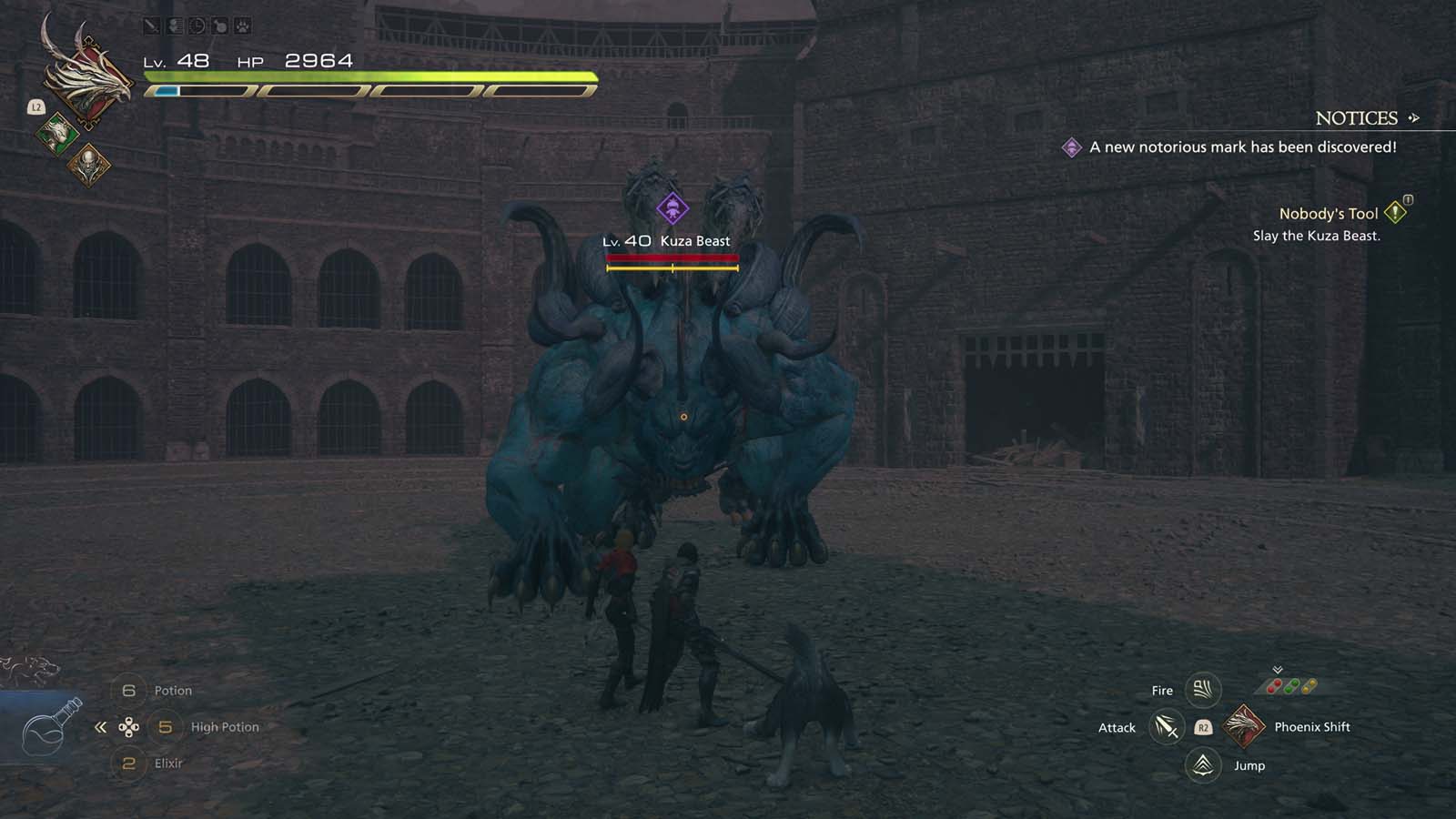Click the arrow beside the Notices header
This screenshot has width=1456, height=819.
click(x=1412, y=118)
